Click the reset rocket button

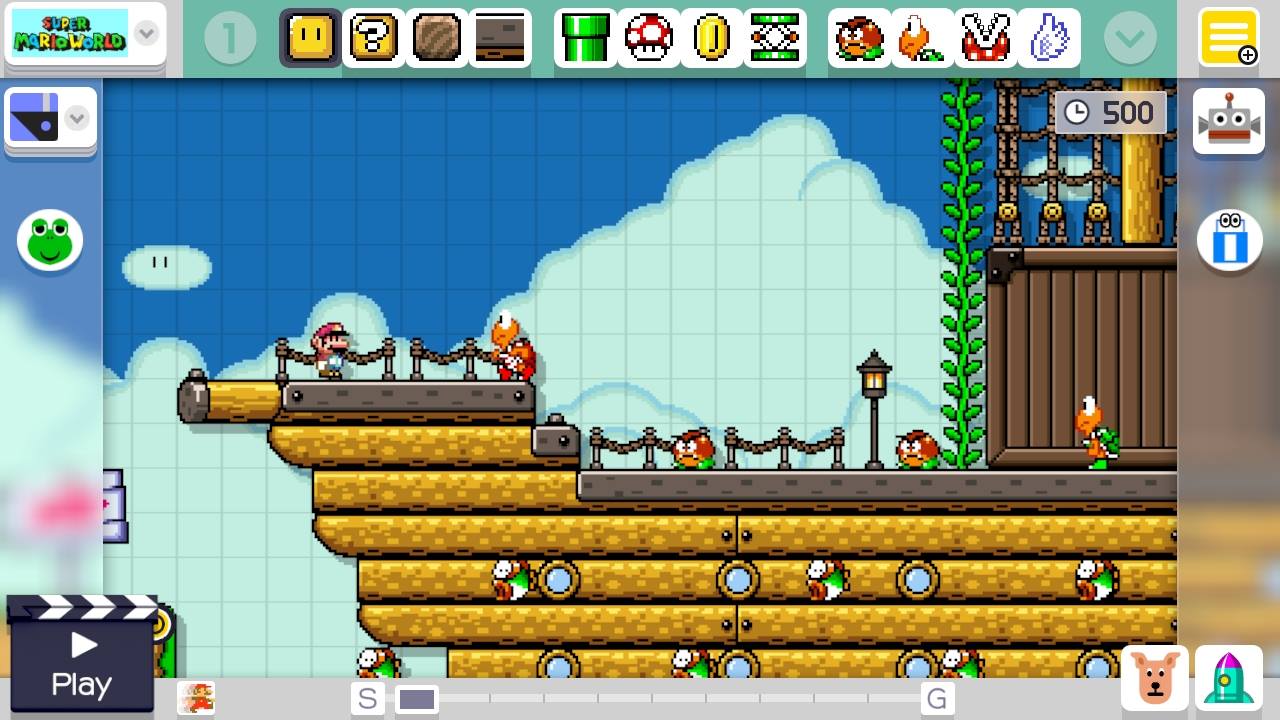tap(1229, 678)
